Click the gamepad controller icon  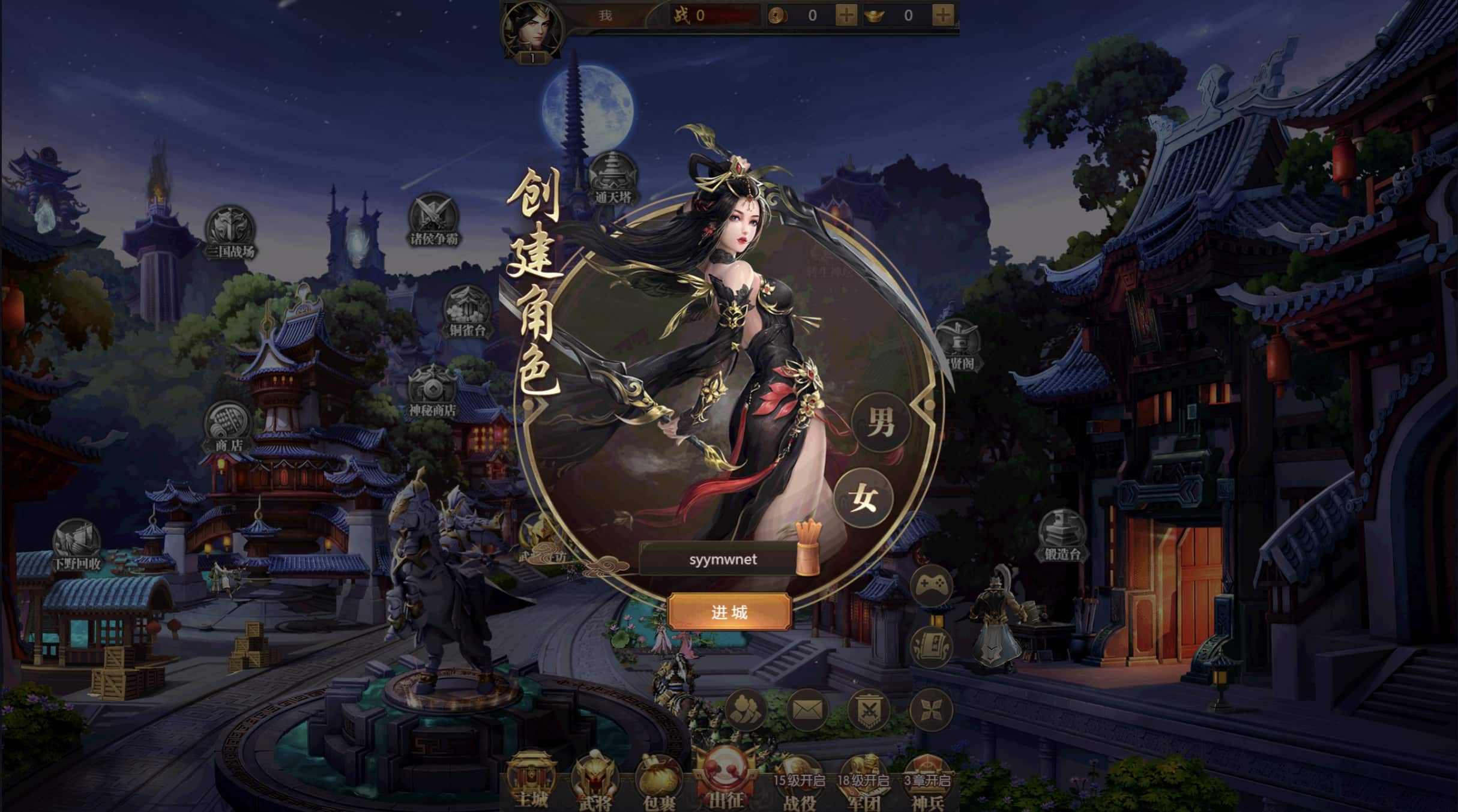[931, 585]
